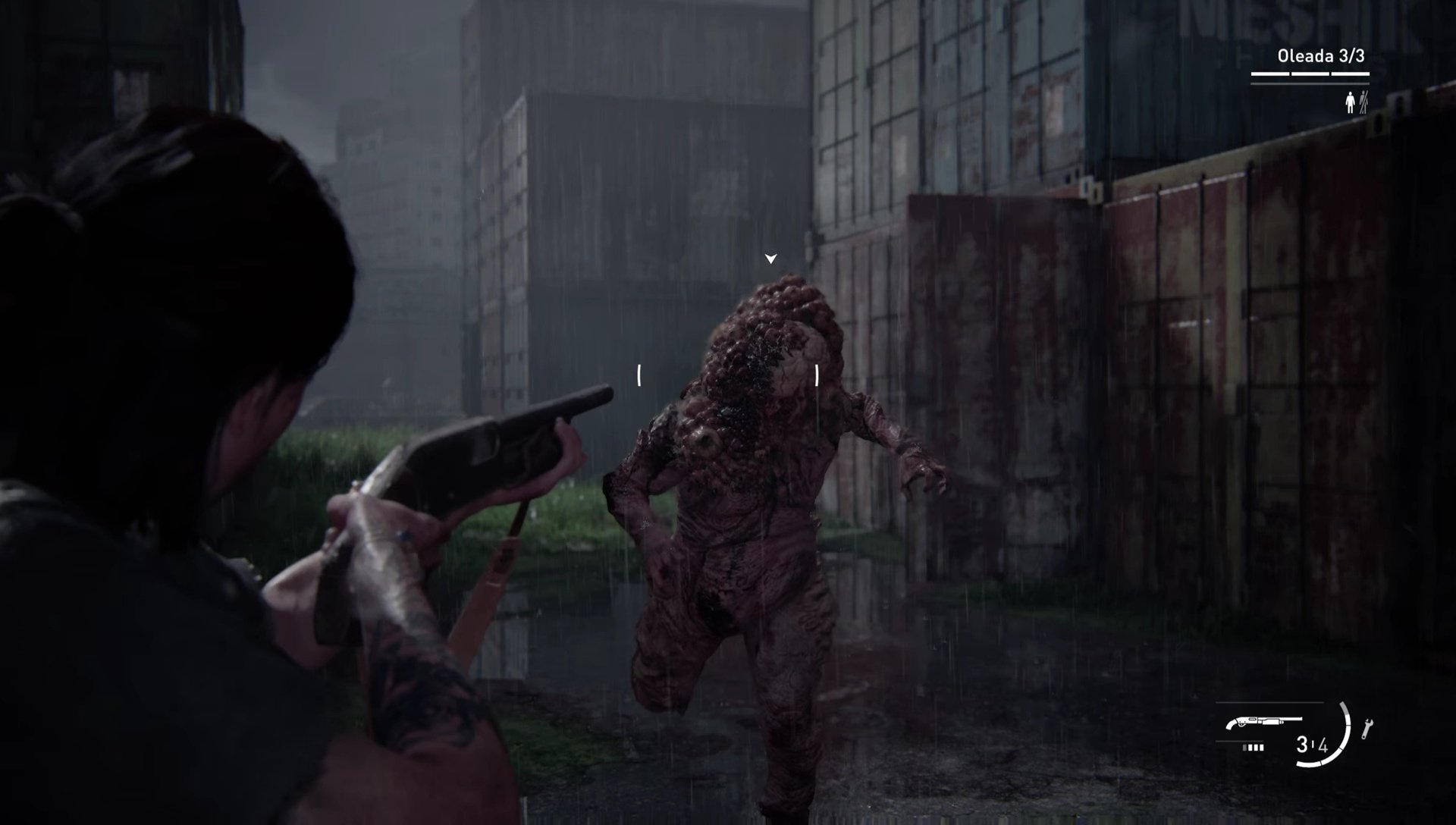Click the first ammo pip below the shotgun

[1244, 748]
